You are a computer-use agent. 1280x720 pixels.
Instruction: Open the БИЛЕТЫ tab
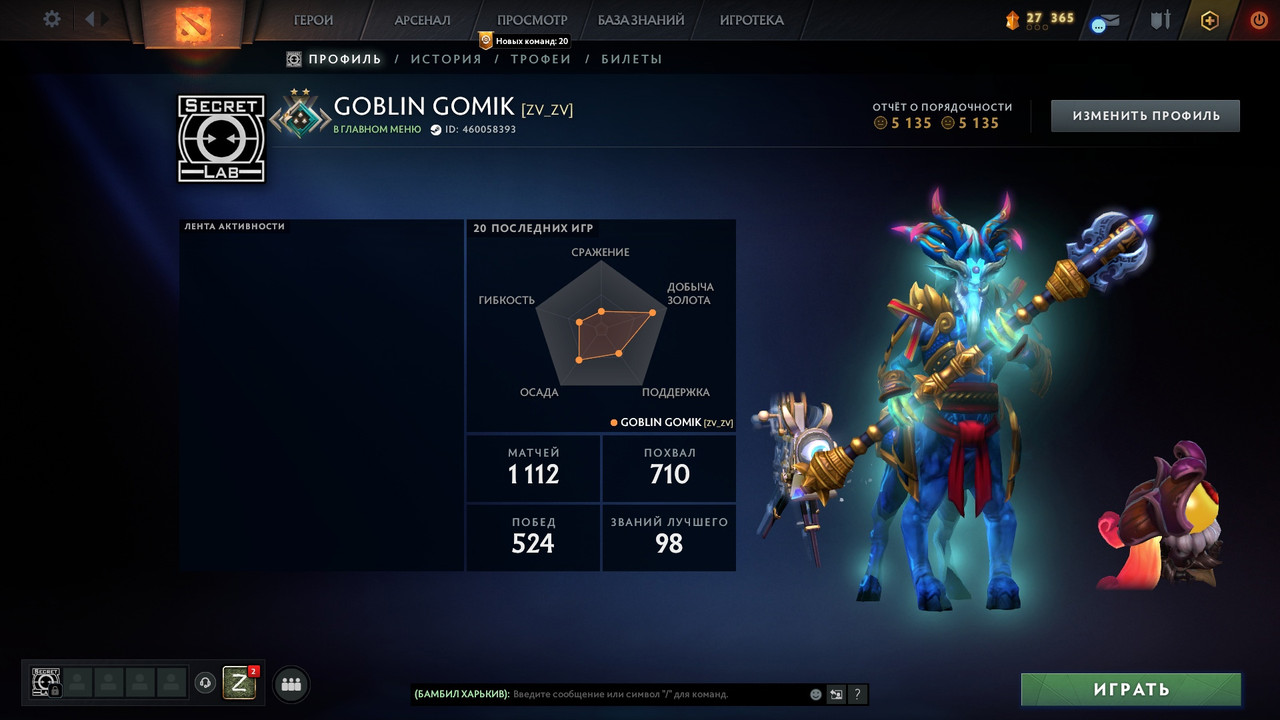632,59
